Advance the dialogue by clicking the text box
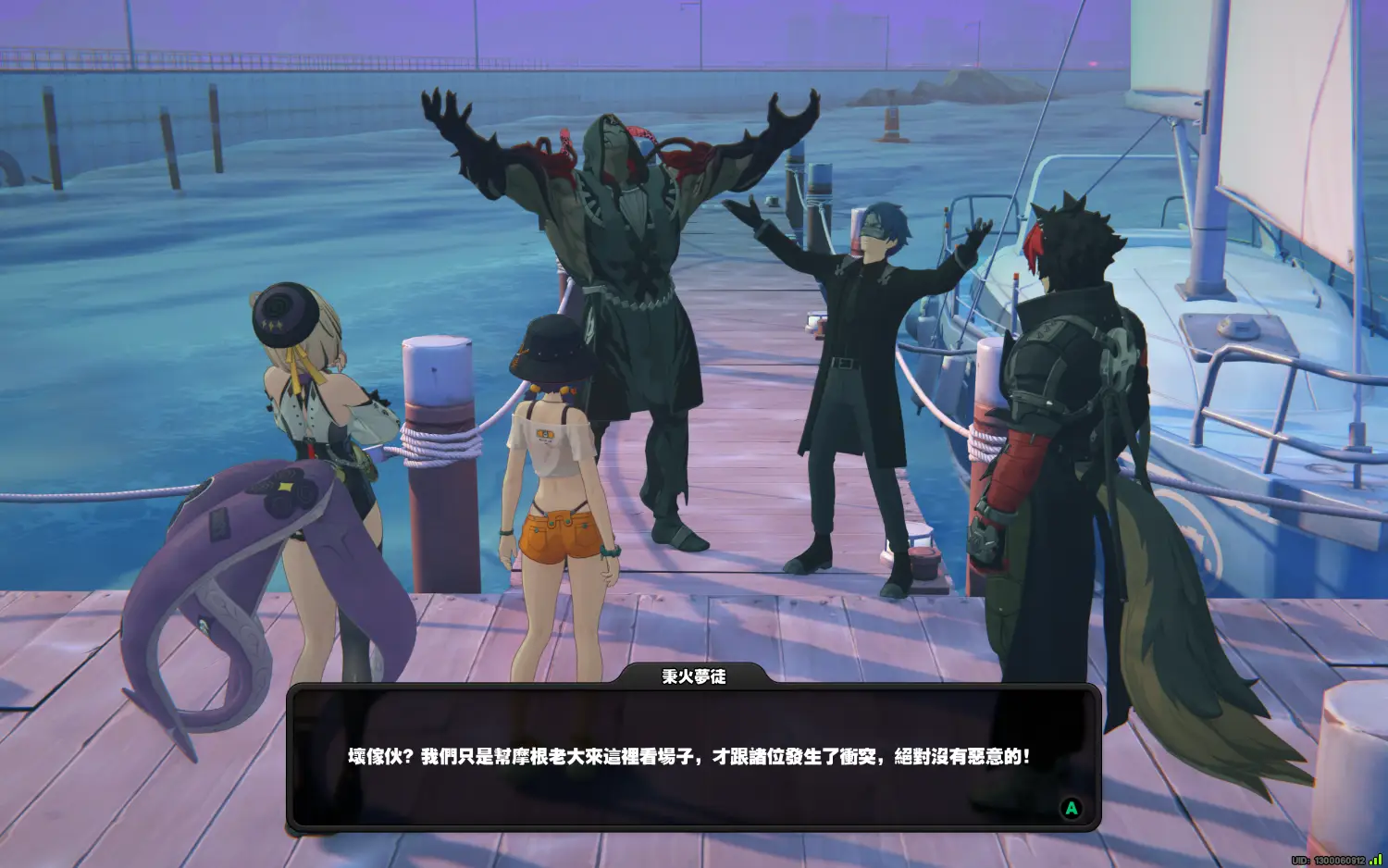The height and width of the screenshot is (868, 1388). [x=693, y=757]
